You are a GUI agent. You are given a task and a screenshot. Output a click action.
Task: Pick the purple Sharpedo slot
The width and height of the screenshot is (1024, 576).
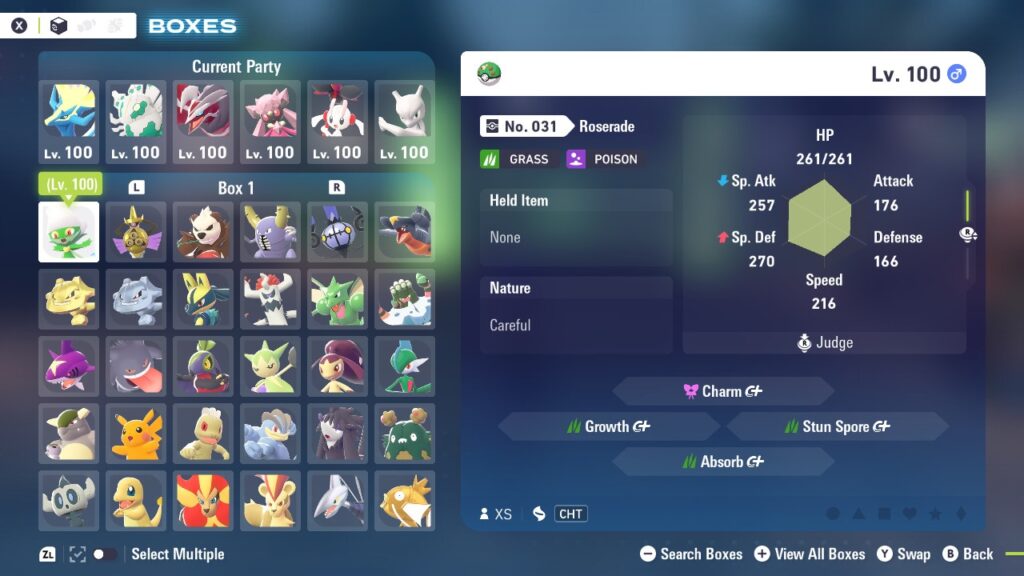pyautogui.click(x=69, y=366)
